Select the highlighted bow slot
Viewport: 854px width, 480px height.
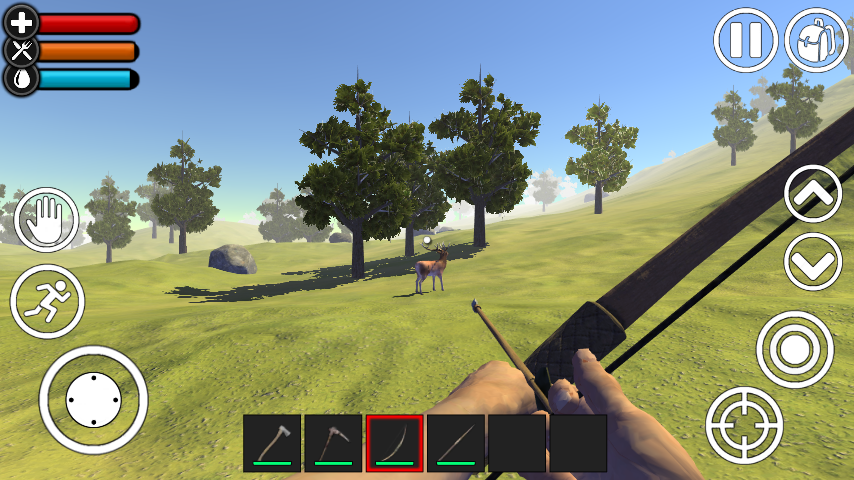click(x=395, y=443)
